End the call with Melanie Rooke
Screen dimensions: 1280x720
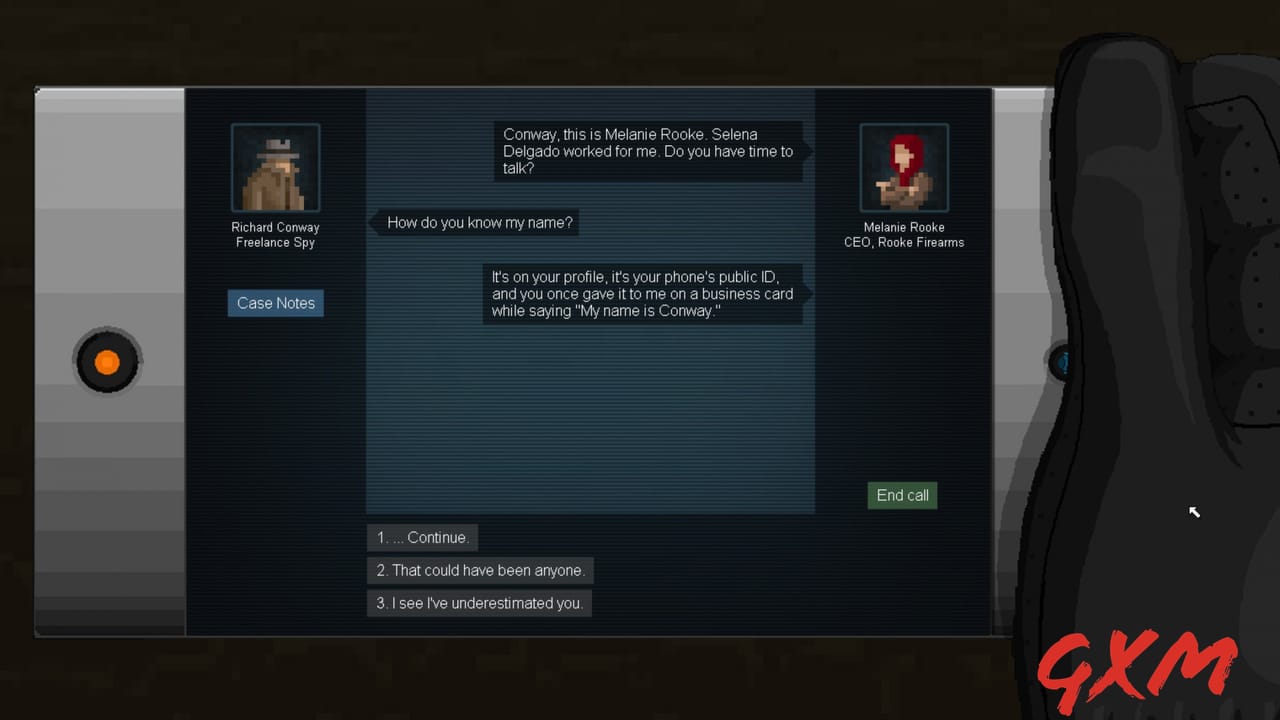point(901,495)
